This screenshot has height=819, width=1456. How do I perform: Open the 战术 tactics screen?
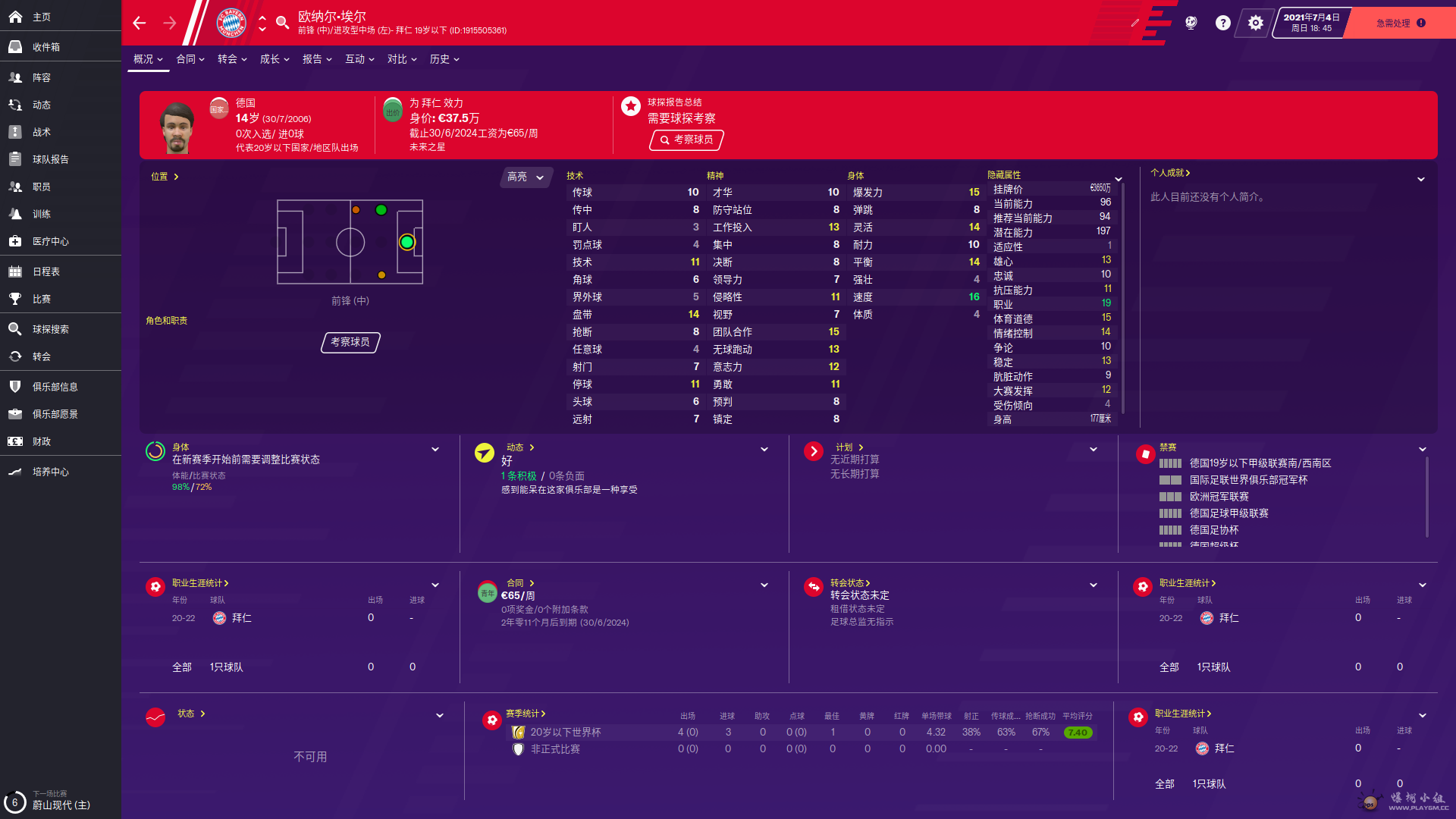[41, 132]
